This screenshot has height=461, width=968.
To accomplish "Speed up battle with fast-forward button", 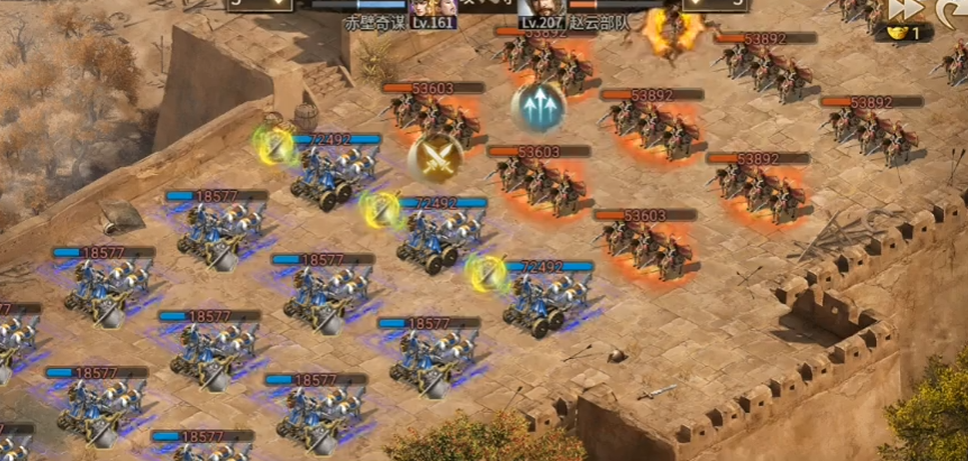I will 906,8.
